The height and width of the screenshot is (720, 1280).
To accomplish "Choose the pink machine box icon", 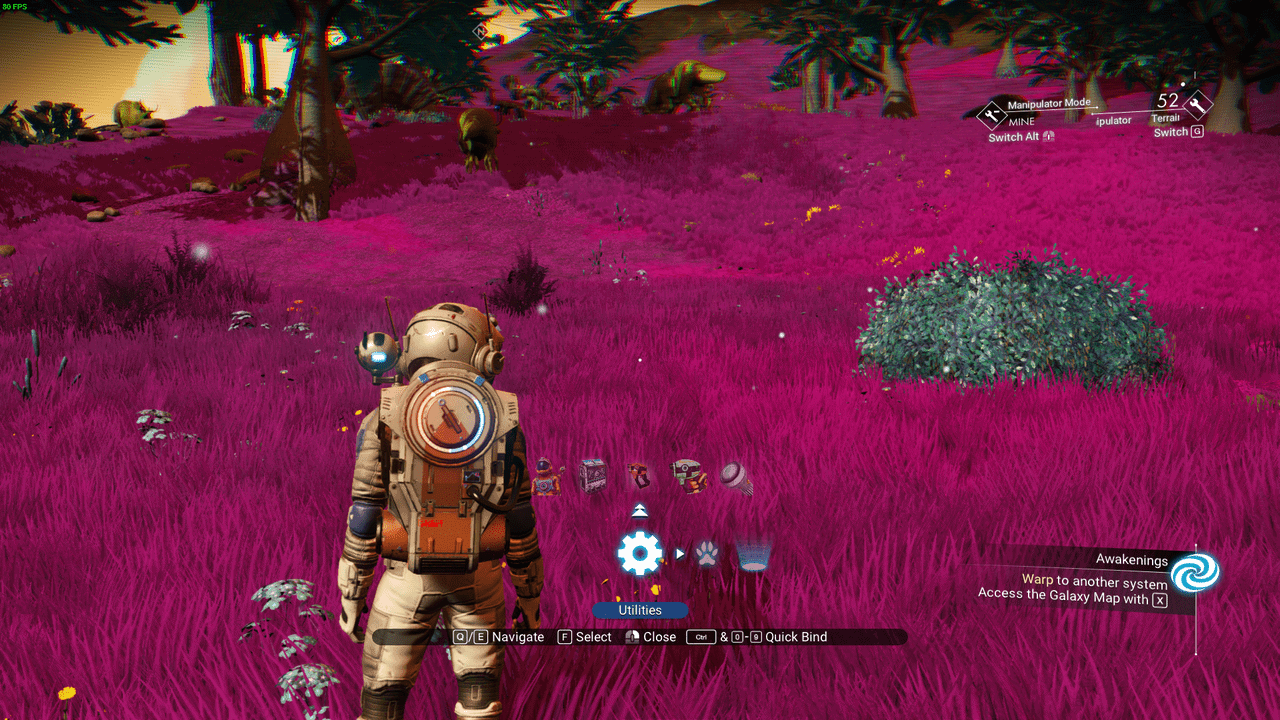I will 593,475.
